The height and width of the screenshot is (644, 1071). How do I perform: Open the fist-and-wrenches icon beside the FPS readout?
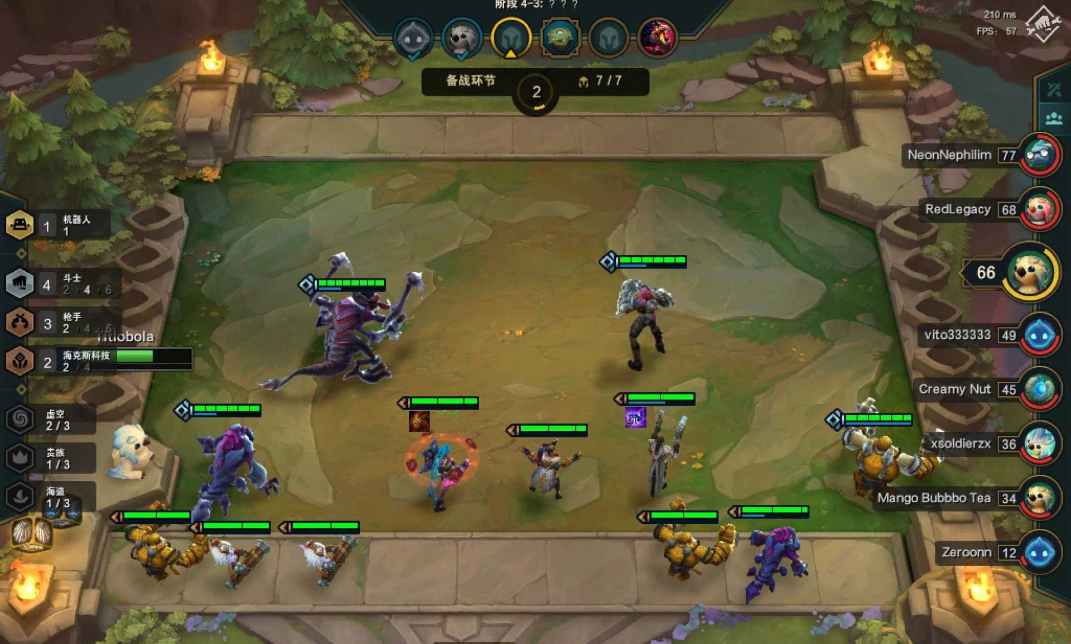tap(1041, 20)
